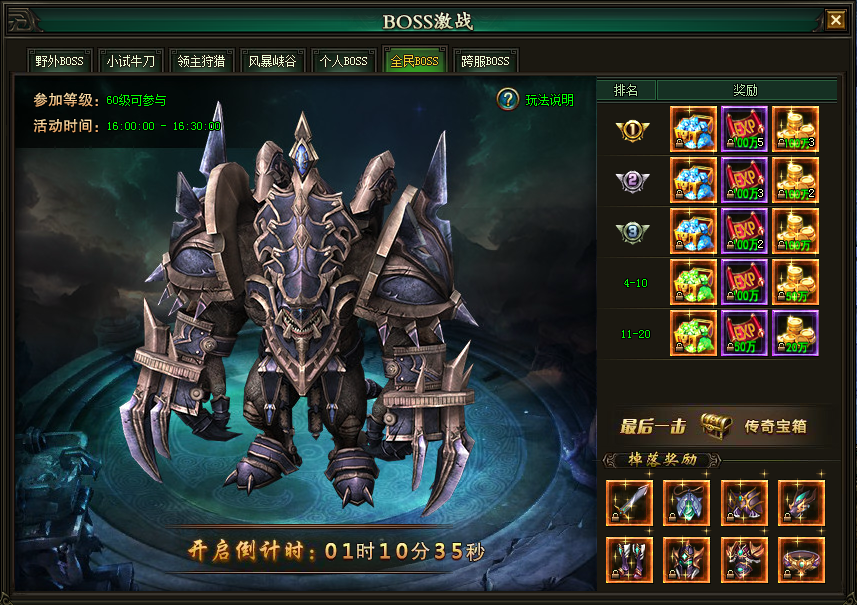
Task: Switch to the 跨服BOSS tab
Action: 485,61
